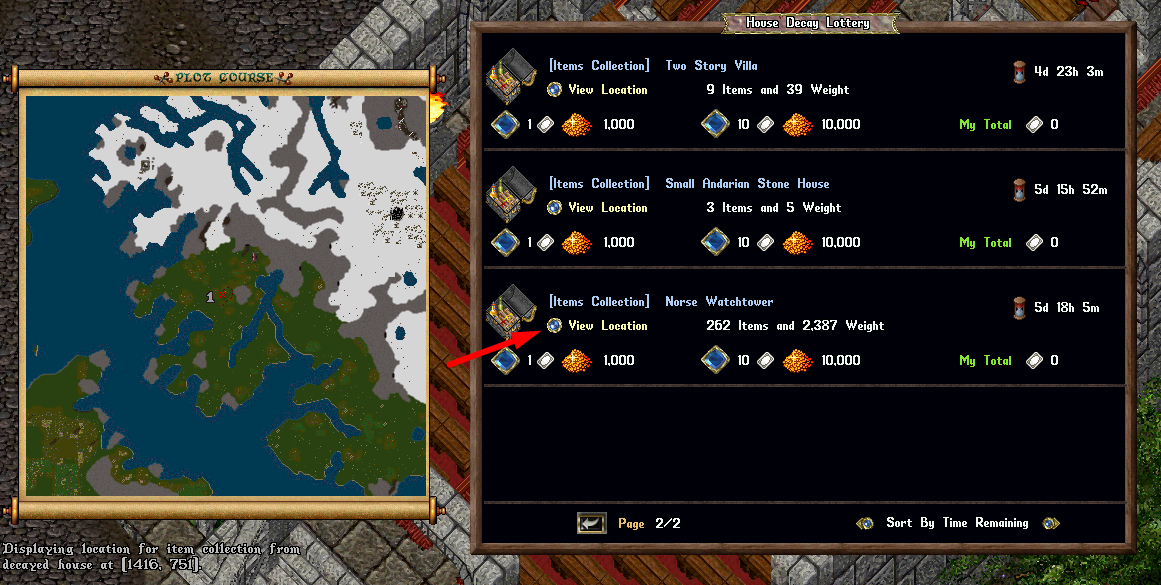Buy 10 Norse Watchtower tickets
Viewport: 1161px width, 585px height.
point(713,361)
